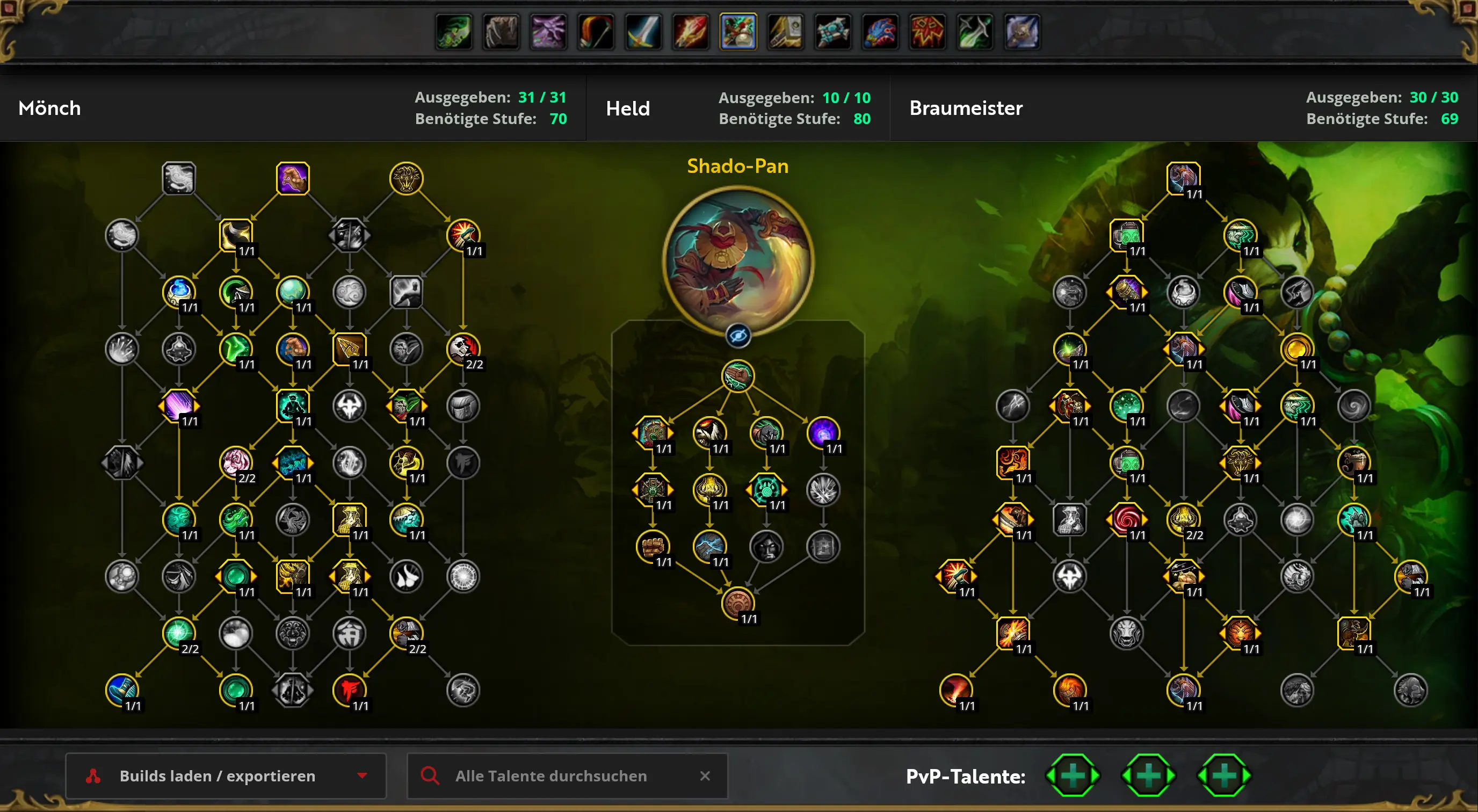Click the pink tiger face Mönch talent
The image size is (1478, 812).
pyautogui.click(x=236, y=462)
